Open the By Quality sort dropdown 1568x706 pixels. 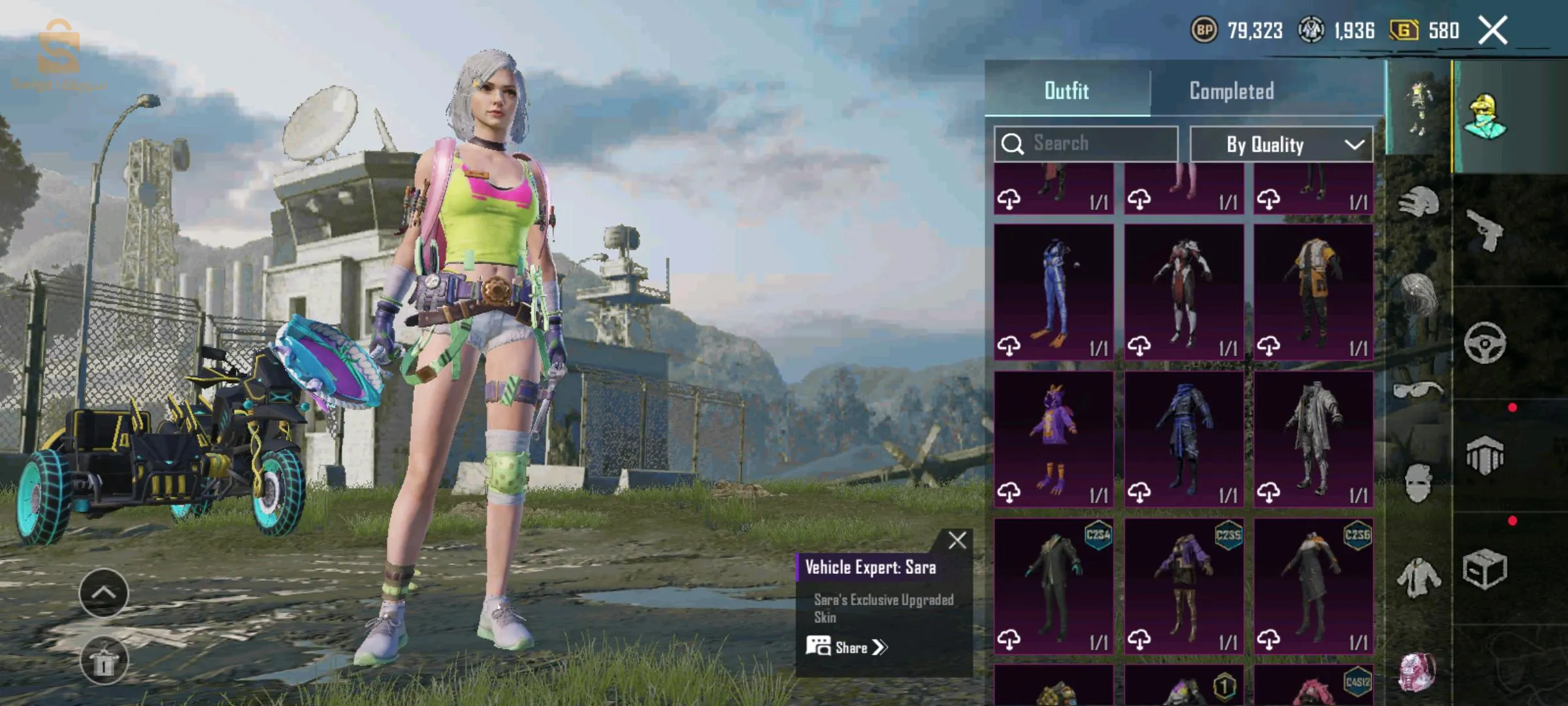click(x=1281, y=144)
